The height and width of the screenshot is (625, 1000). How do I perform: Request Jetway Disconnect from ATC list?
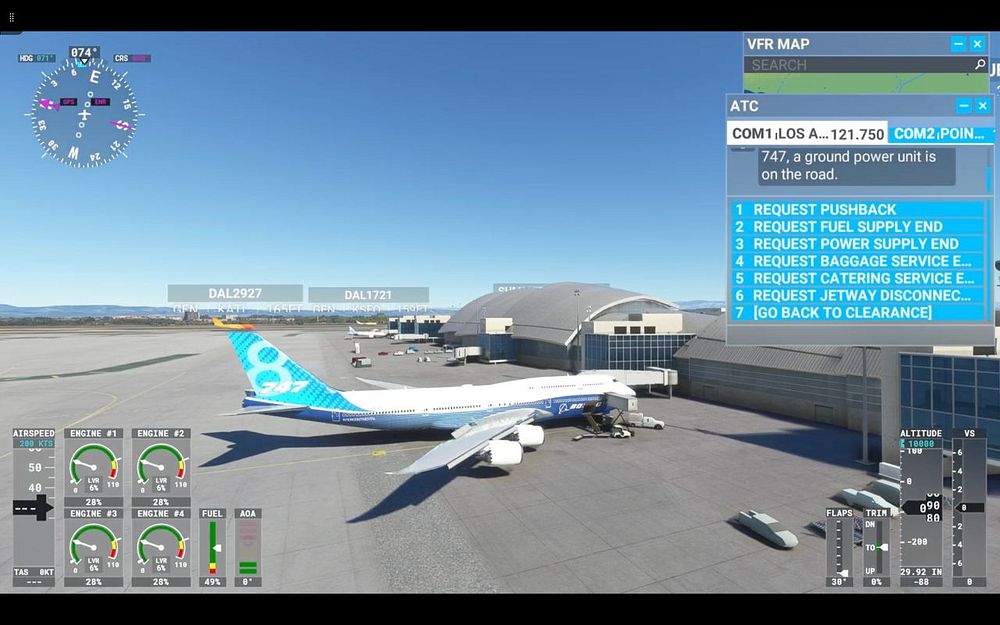[x=861, y=295]
